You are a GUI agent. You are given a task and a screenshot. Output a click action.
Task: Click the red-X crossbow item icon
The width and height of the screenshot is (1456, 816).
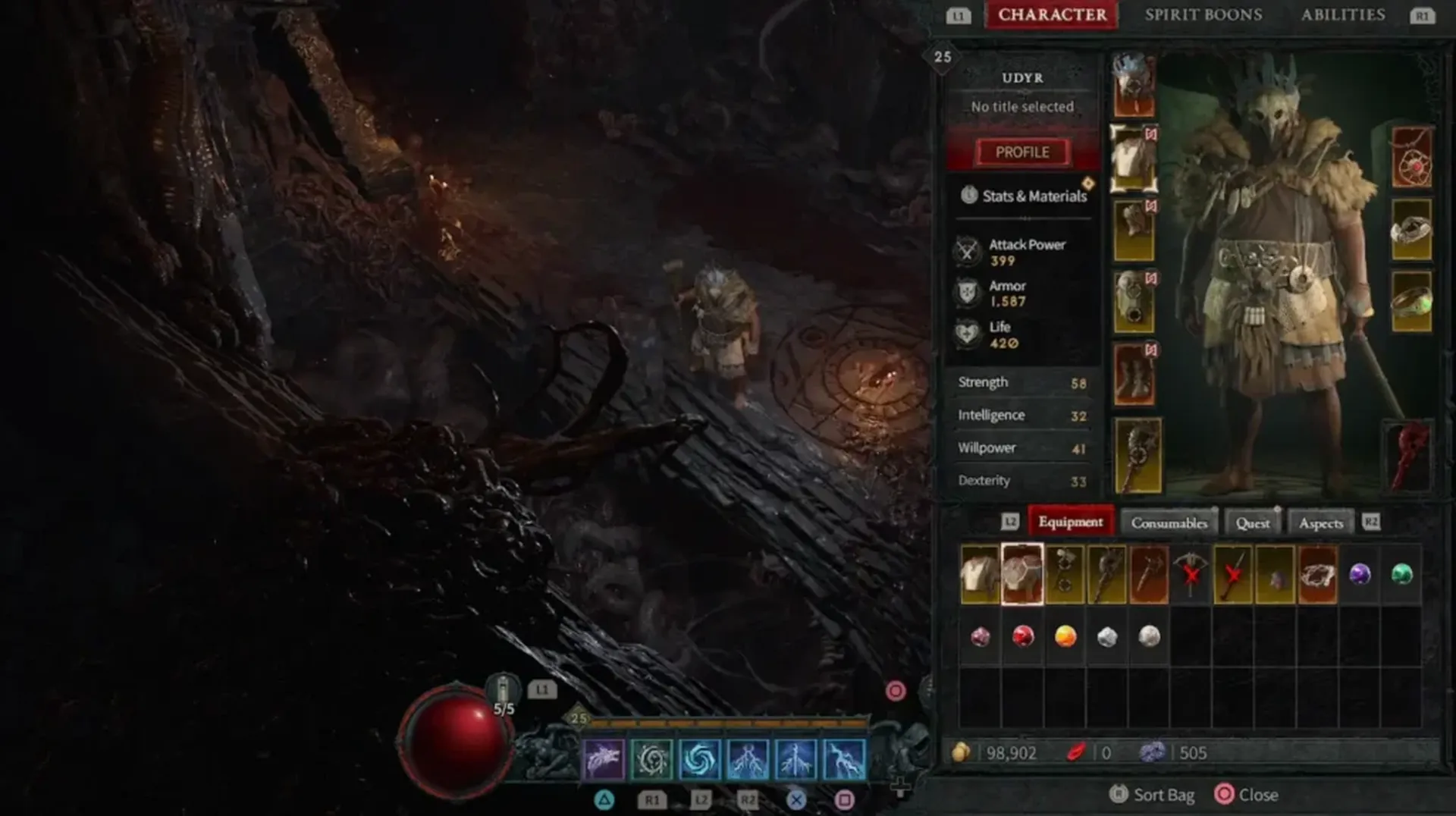(1191, 574)
